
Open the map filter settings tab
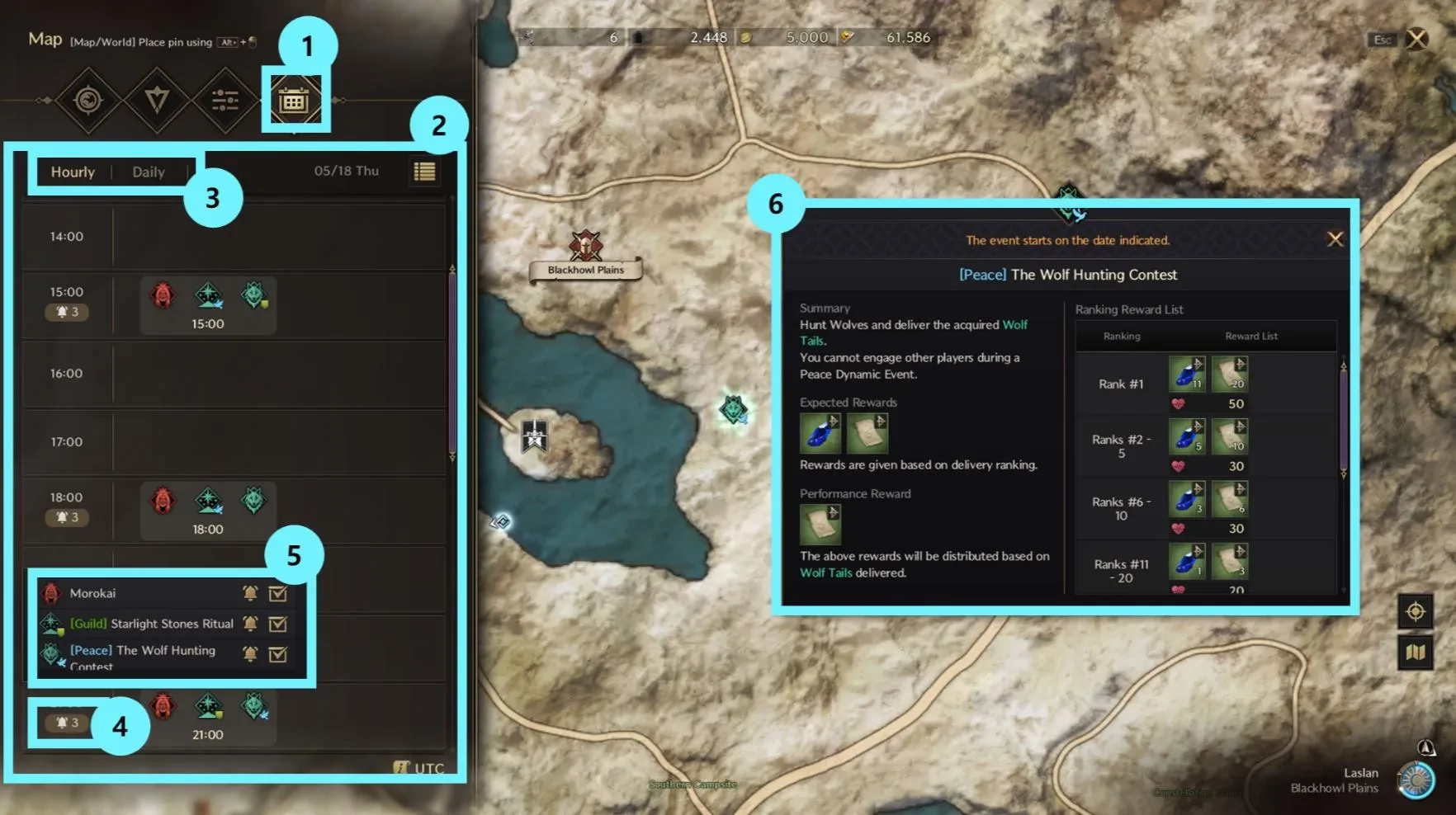click(x=225, y=101)
